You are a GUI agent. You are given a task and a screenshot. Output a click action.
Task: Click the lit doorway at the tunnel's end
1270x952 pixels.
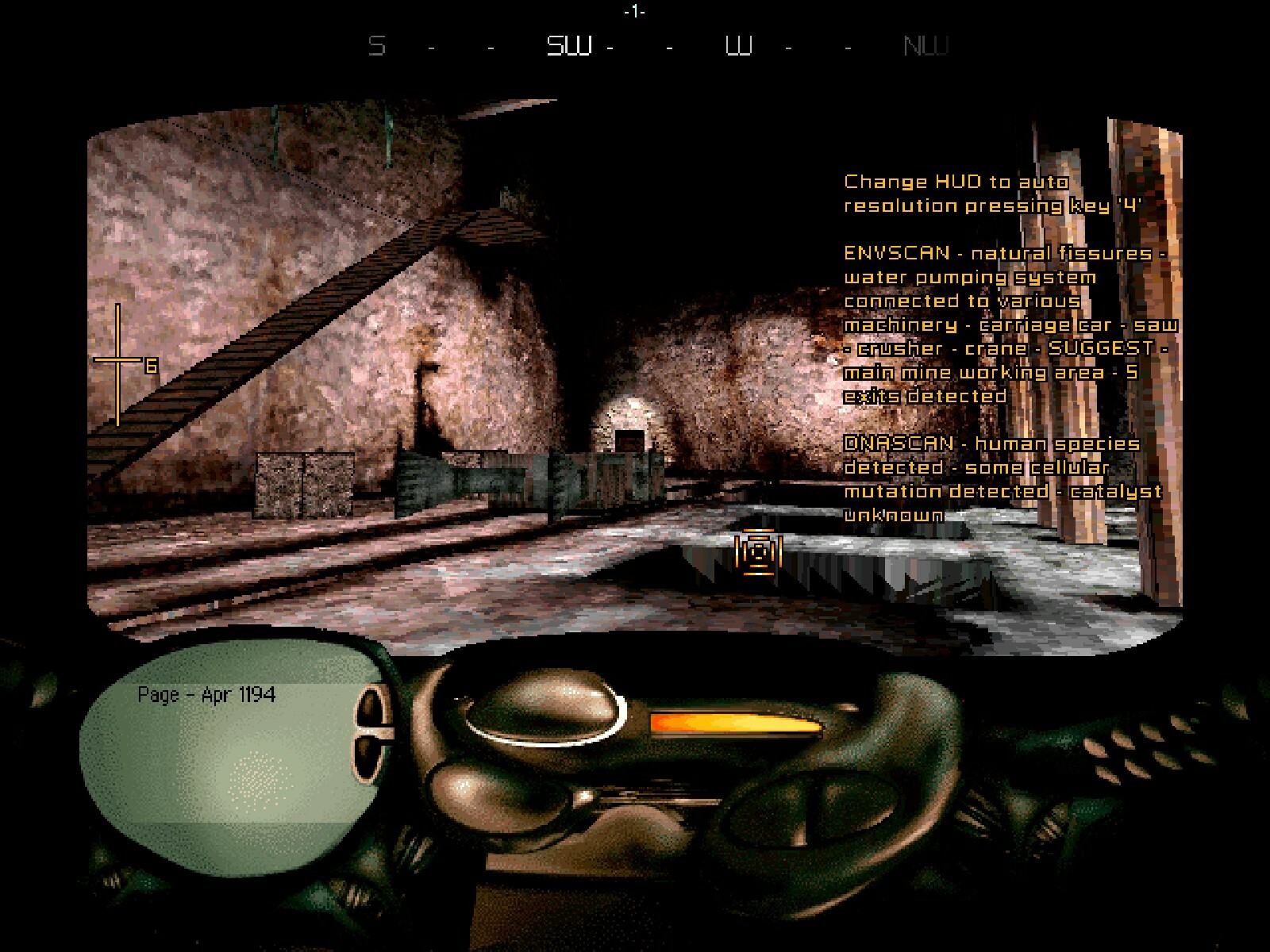(627, 428)
